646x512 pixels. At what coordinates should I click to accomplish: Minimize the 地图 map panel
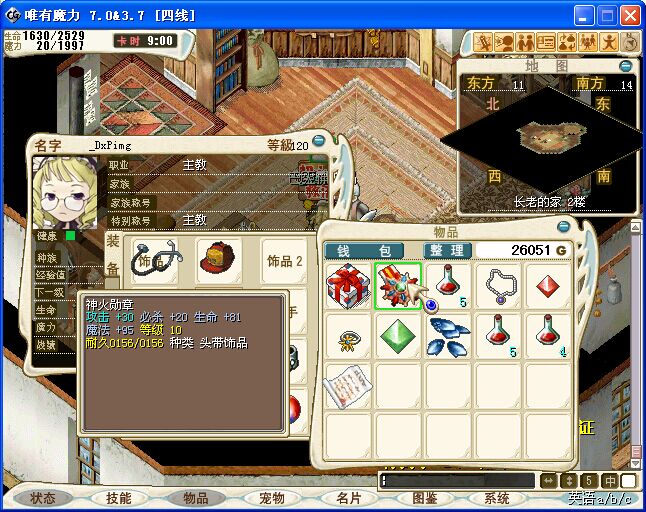click(628, 65)
